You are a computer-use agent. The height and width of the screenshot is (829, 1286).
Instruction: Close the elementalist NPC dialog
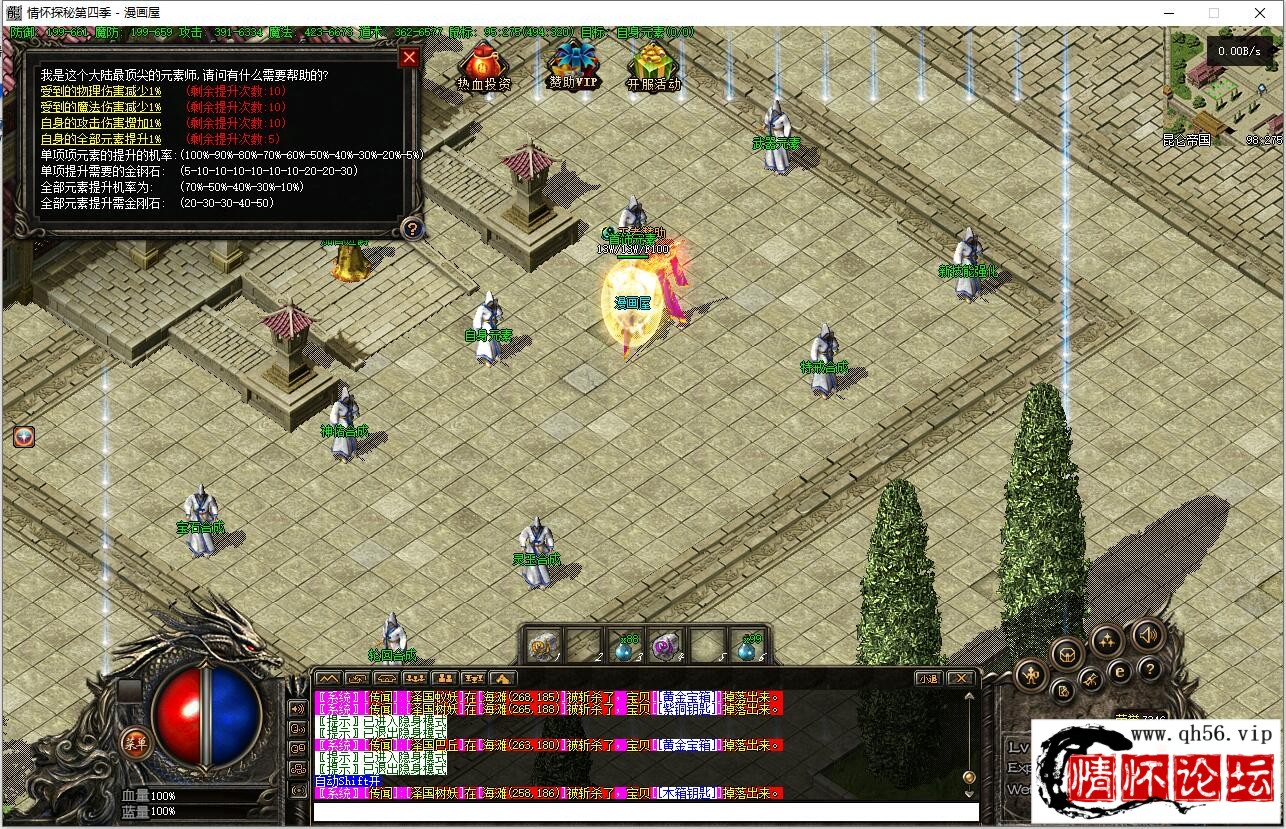coord(408,57)
